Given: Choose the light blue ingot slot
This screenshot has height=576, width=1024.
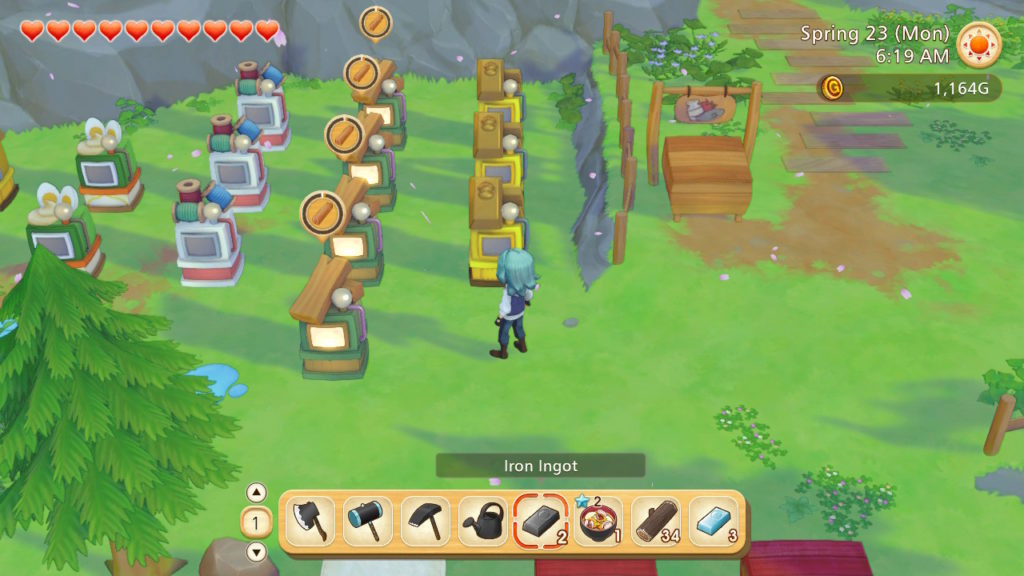Looking at the screenshot, I should [714, 521].
